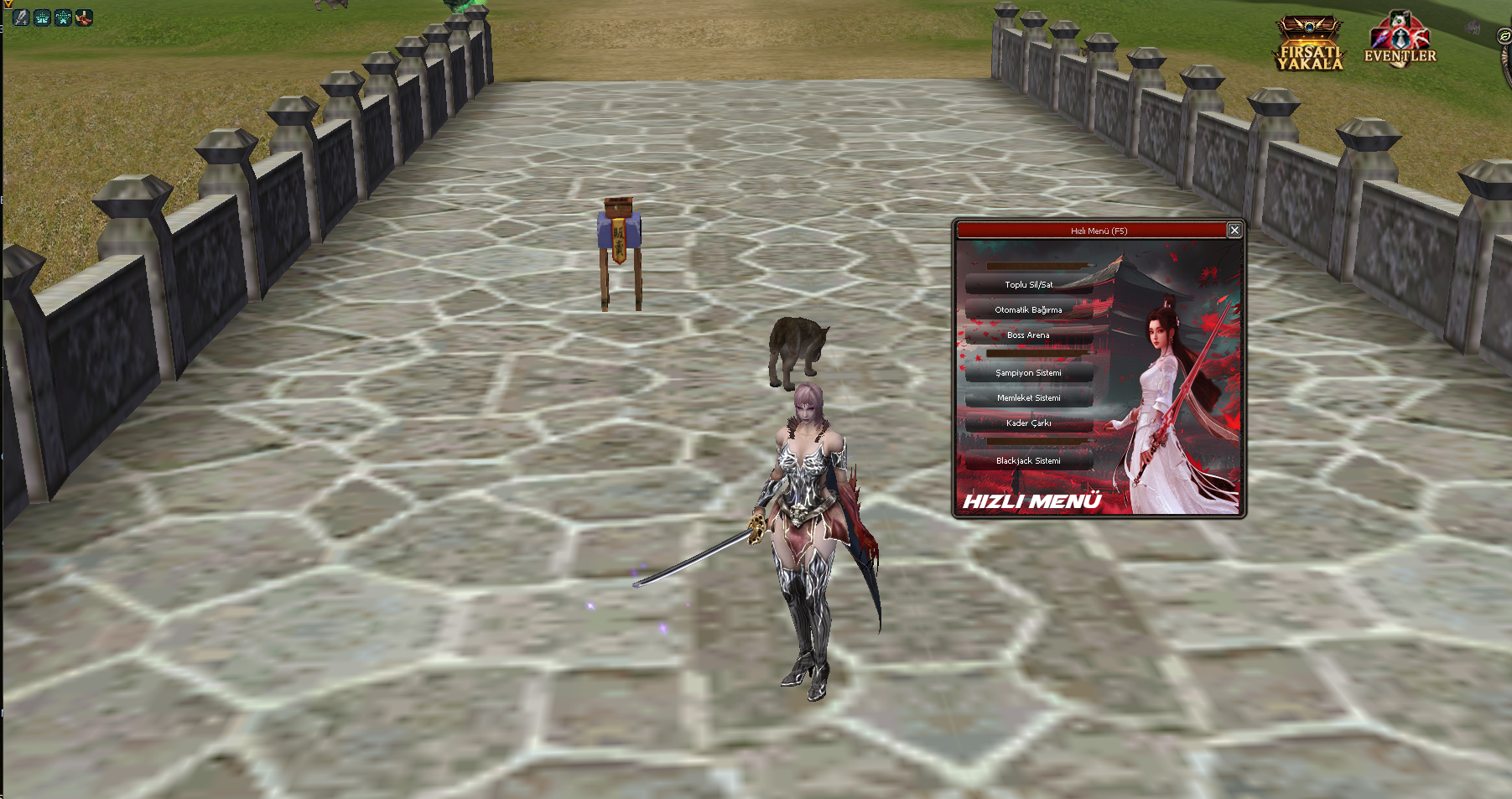Launch the Blackjack Sistemi option
The width and height of the screenshot is (1512, 799).
point(1028,461)
